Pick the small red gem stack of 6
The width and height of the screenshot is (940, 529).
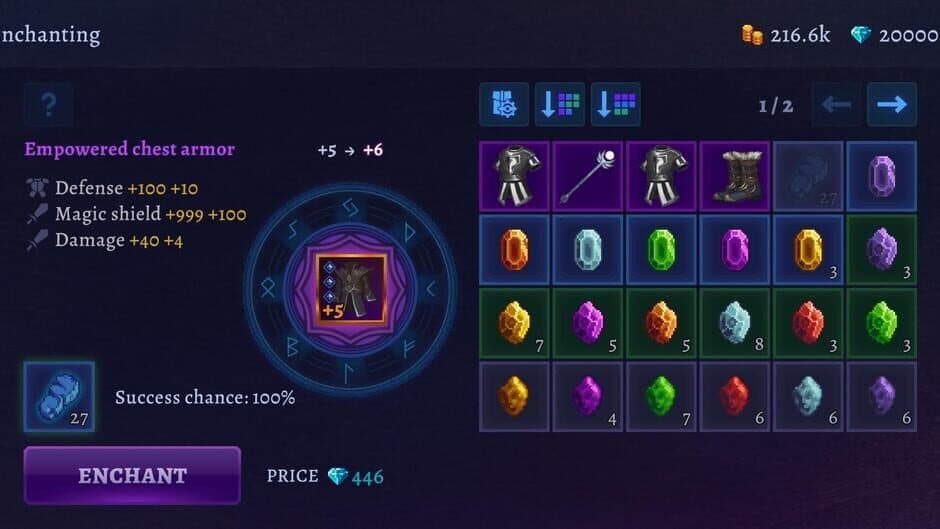coord(734,396)
